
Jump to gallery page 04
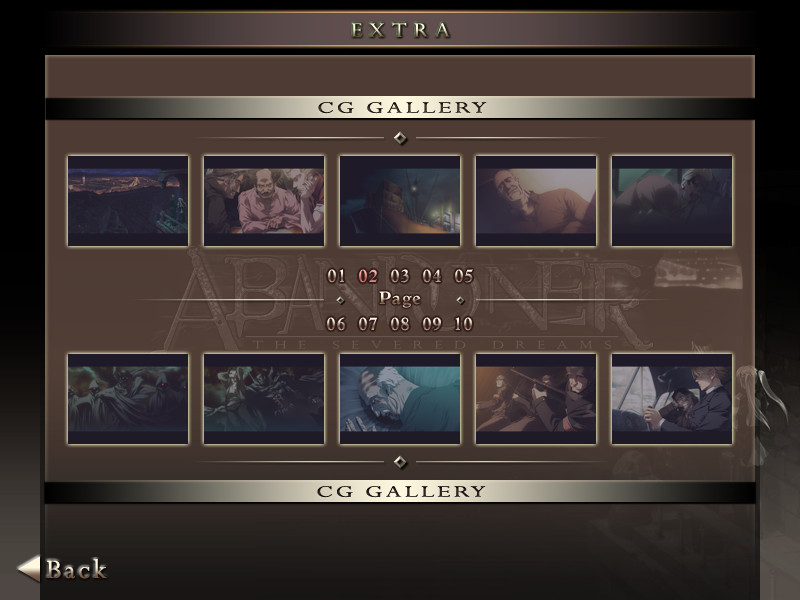pos(432,276)
